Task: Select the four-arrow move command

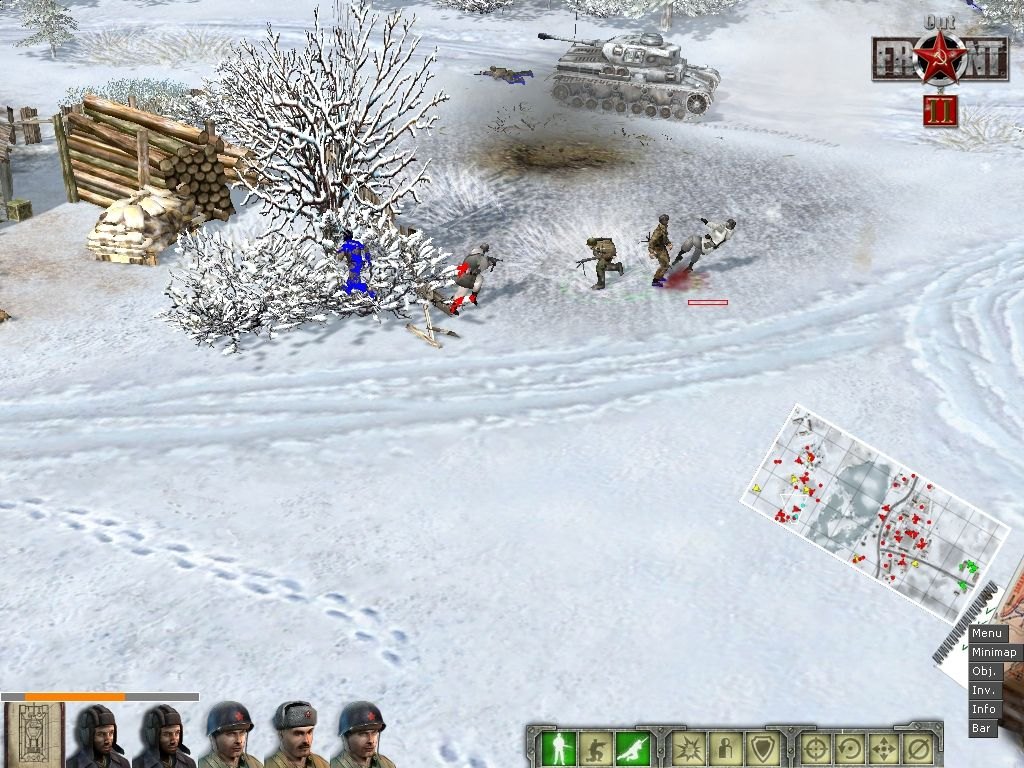Action: click(x=886, y=747)
